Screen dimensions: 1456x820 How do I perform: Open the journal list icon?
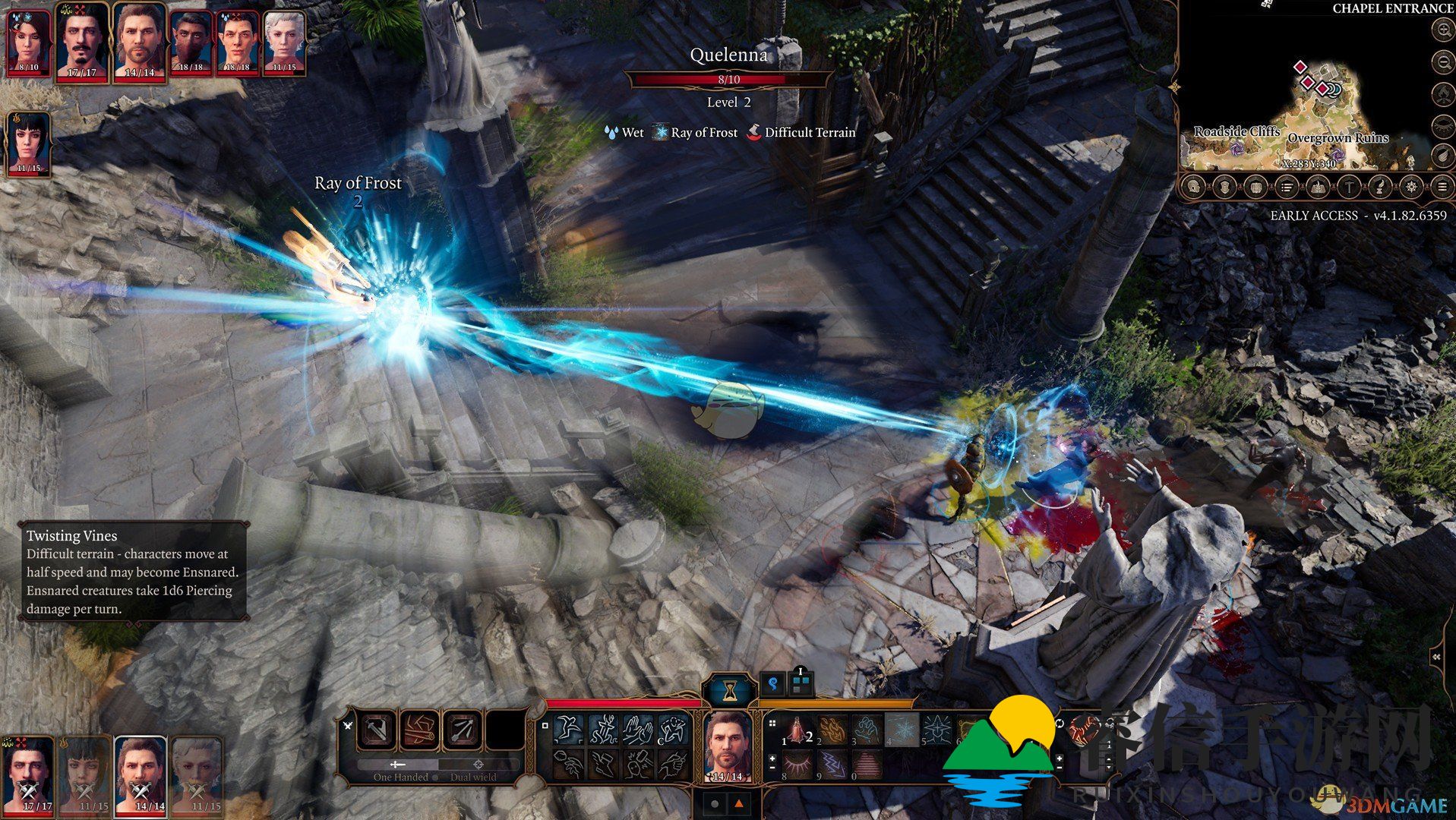coord(1287,186)
